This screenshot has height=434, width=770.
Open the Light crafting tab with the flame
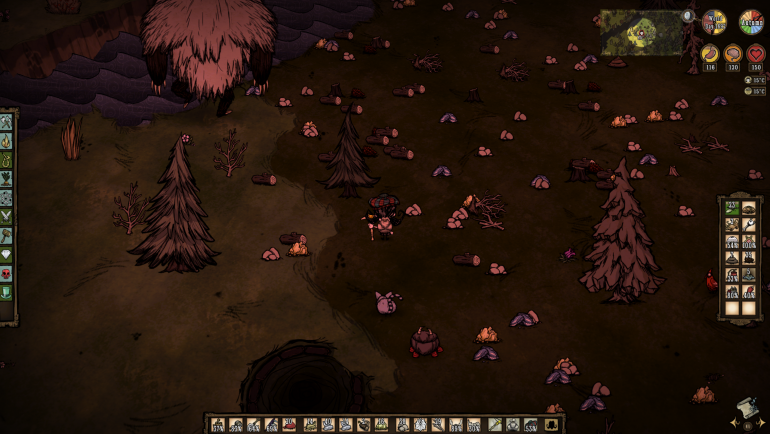[7, 140]
